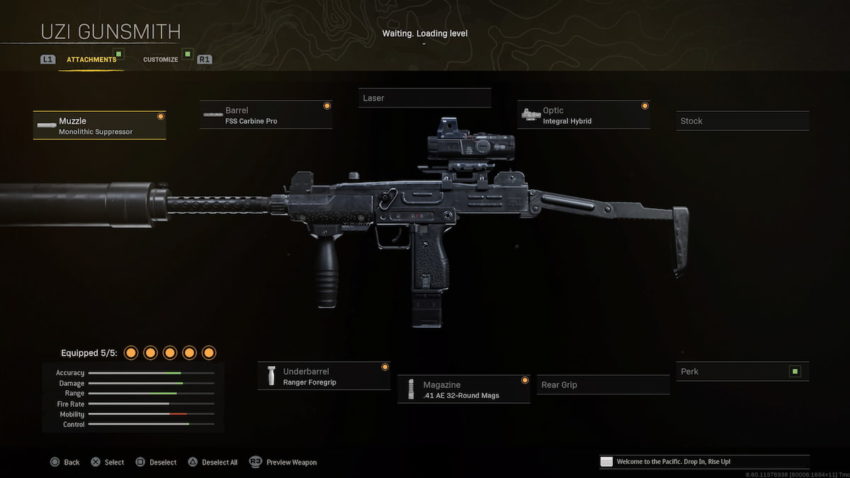Select the Muzzle Monolithic Suppressor slot
Image resolution: width=850 pixels, height=478 pixels.
coord(100,125)
